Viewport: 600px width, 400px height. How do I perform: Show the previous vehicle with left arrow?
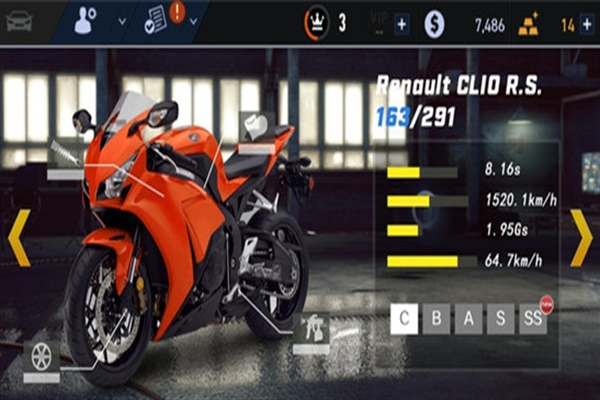19,237
